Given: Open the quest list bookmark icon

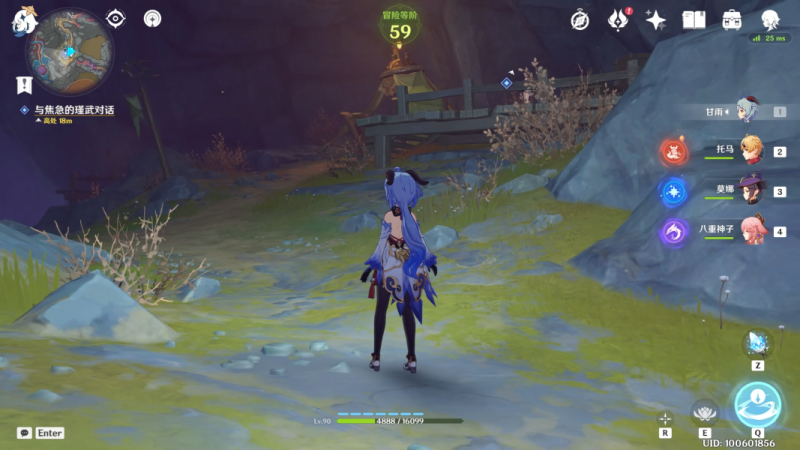Looking at the screenshot, I should click(x=24, y=84).
